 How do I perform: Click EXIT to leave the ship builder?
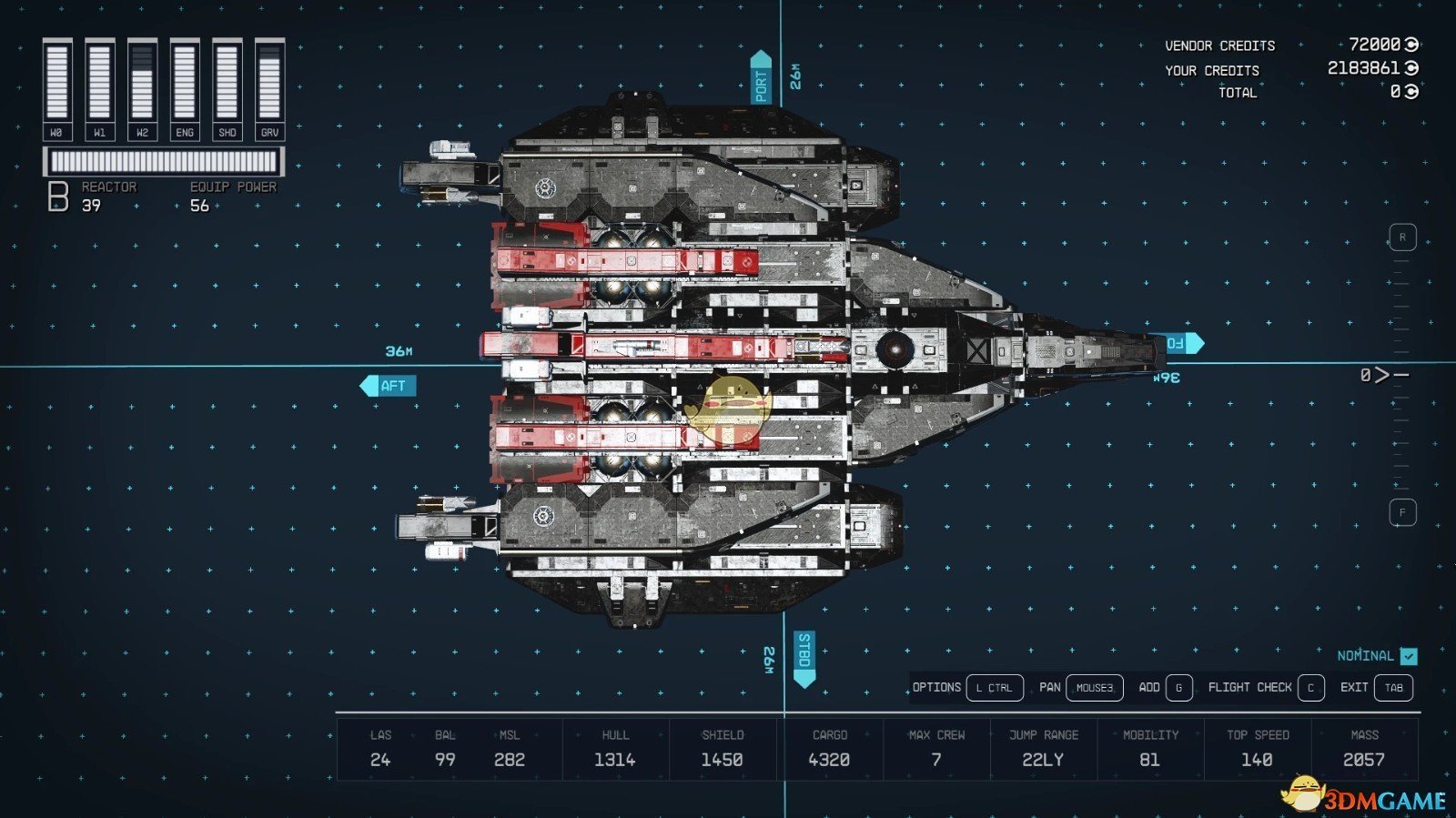click(1356, 688)
